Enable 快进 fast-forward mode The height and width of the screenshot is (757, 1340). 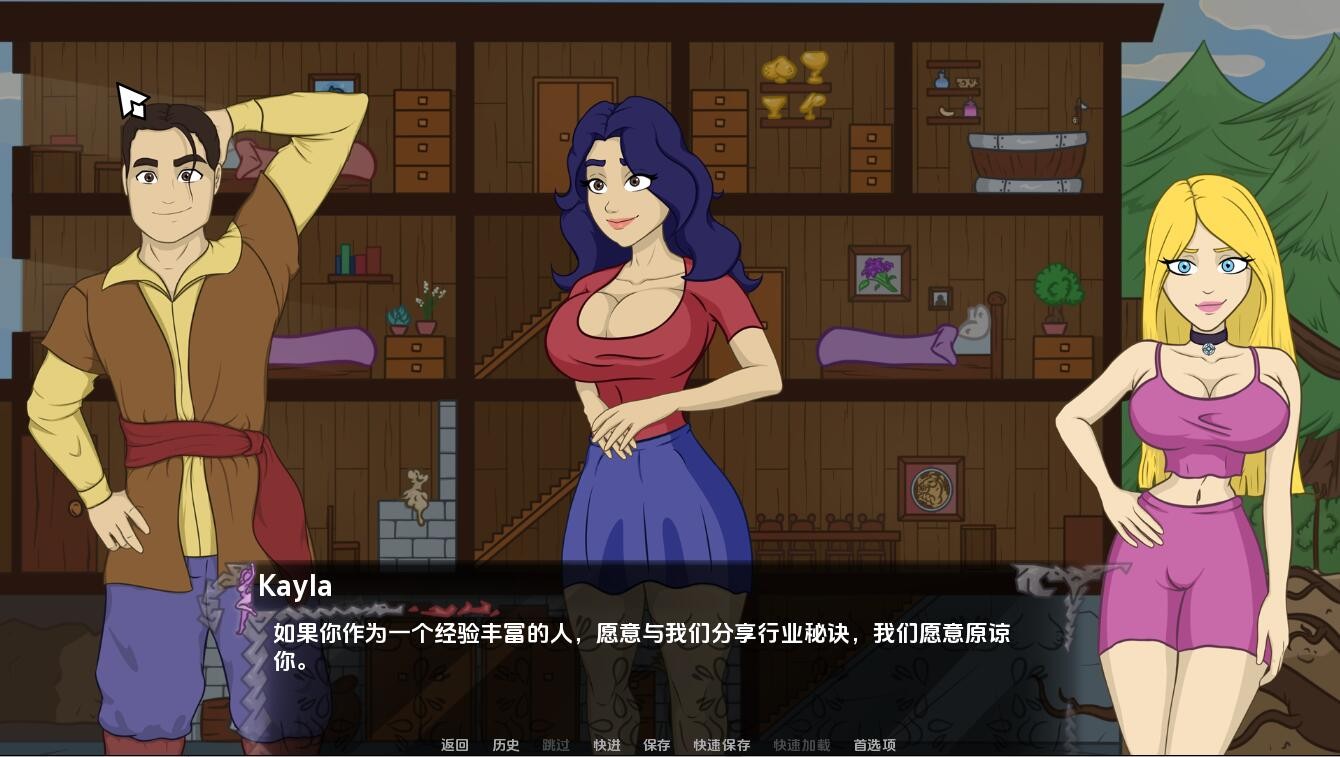pos(606,745)
